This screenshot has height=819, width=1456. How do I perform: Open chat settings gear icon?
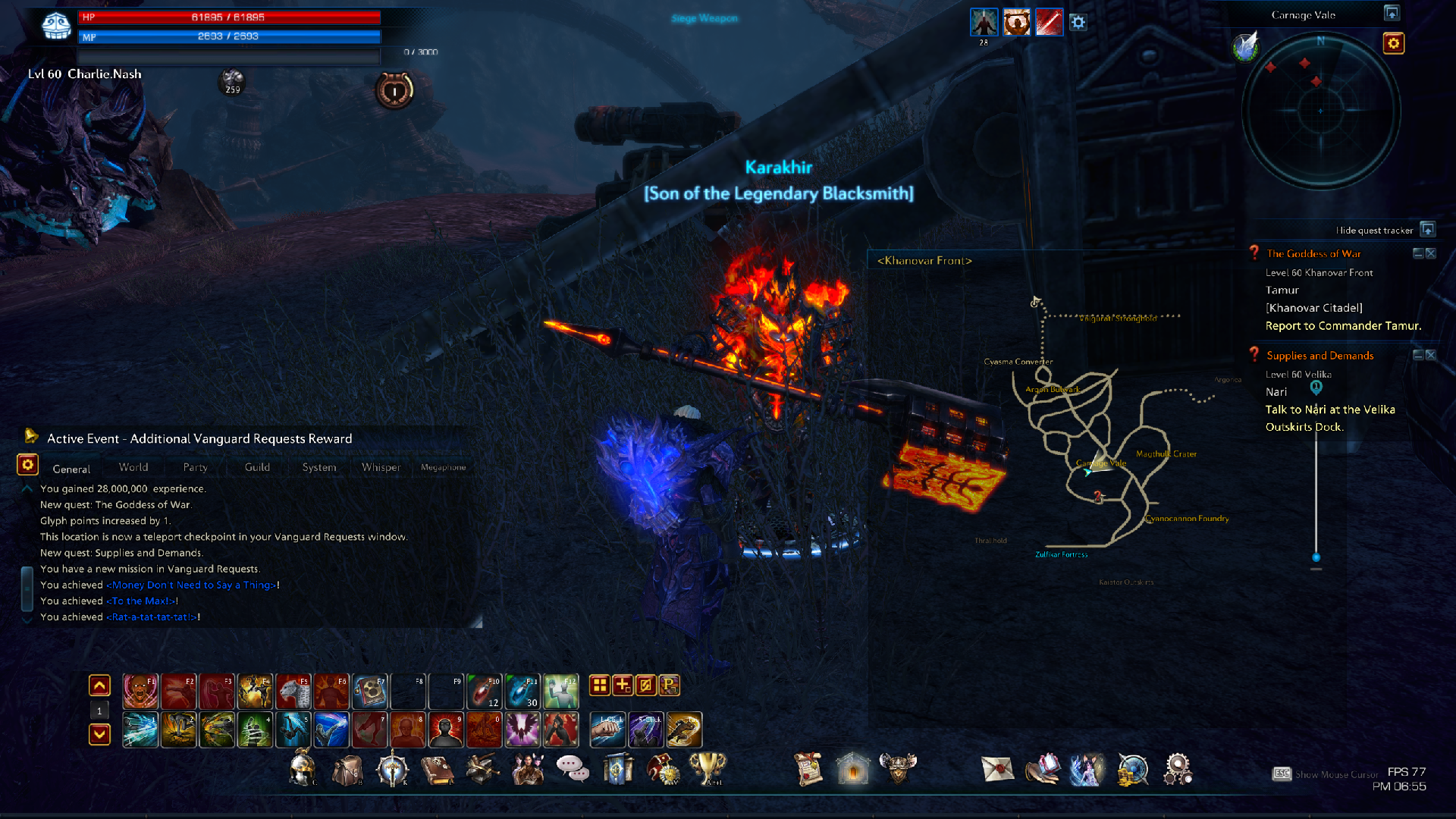[x=27, y=465]
